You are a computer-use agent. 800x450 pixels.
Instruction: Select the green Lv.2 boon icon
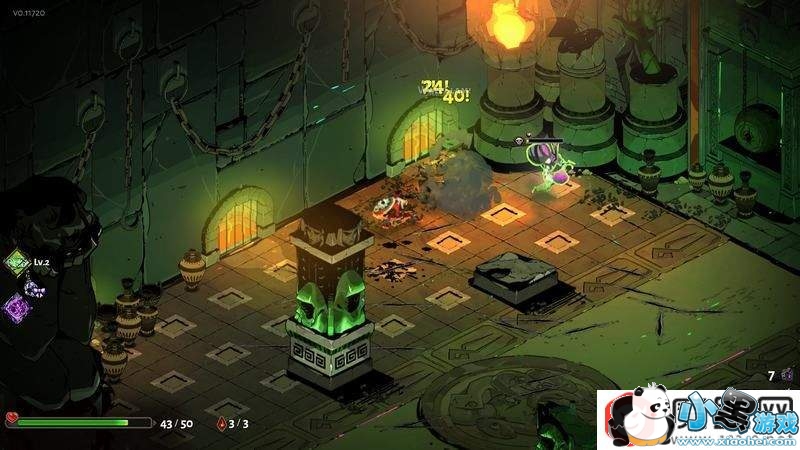(x=17, y=265)
